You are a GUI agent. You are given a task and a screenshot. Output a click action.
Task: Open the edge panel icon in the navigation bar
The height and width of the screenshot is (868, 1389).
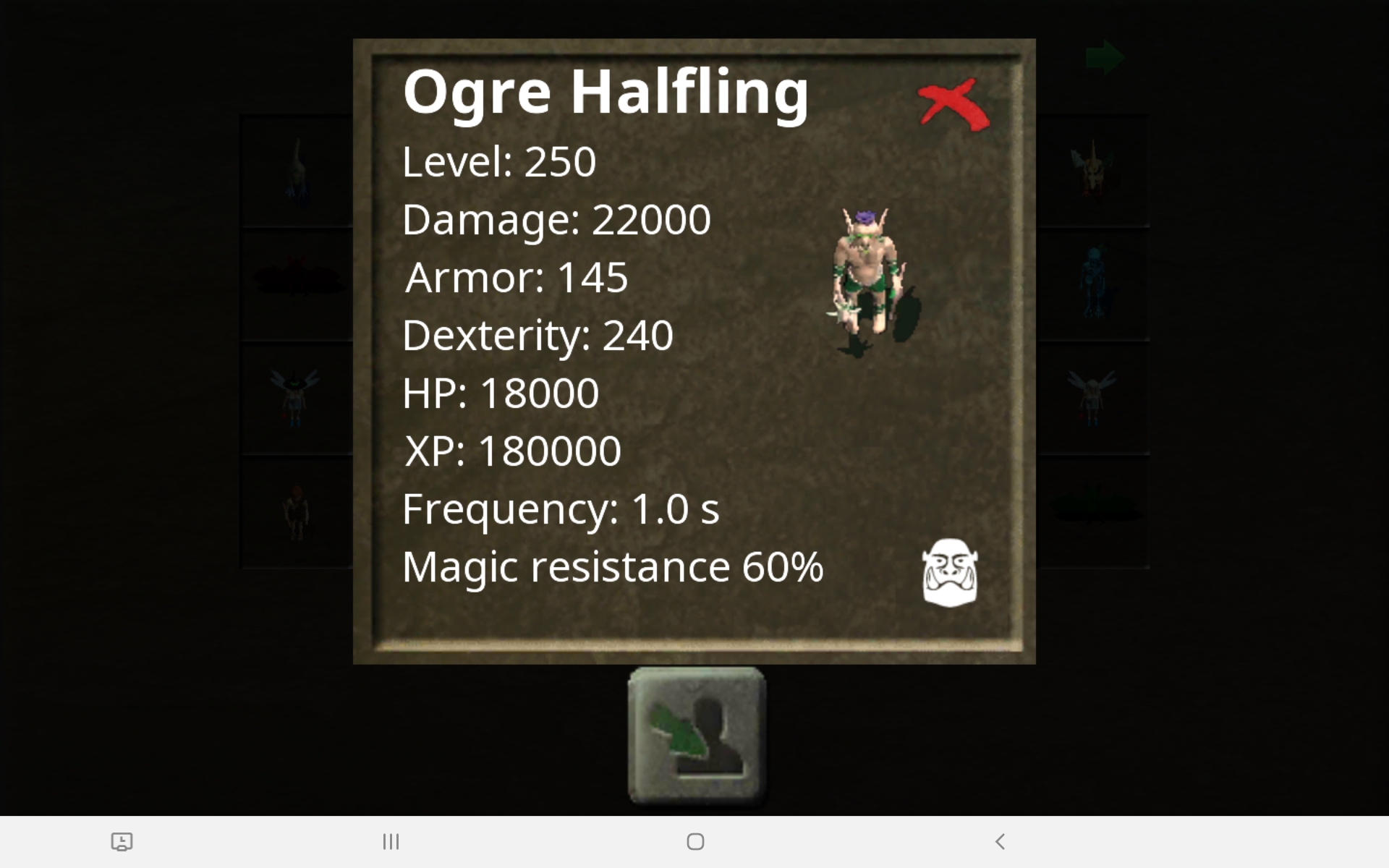pyautogui.click(x=123, y=841)
